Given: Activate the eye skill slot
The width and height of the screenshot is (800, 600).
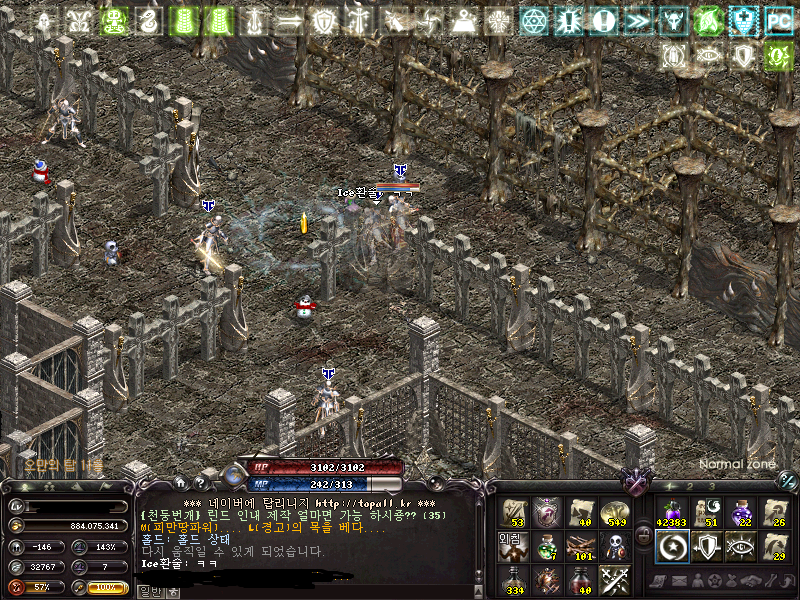Looking at the screenshot, I should tap(740, 546).
